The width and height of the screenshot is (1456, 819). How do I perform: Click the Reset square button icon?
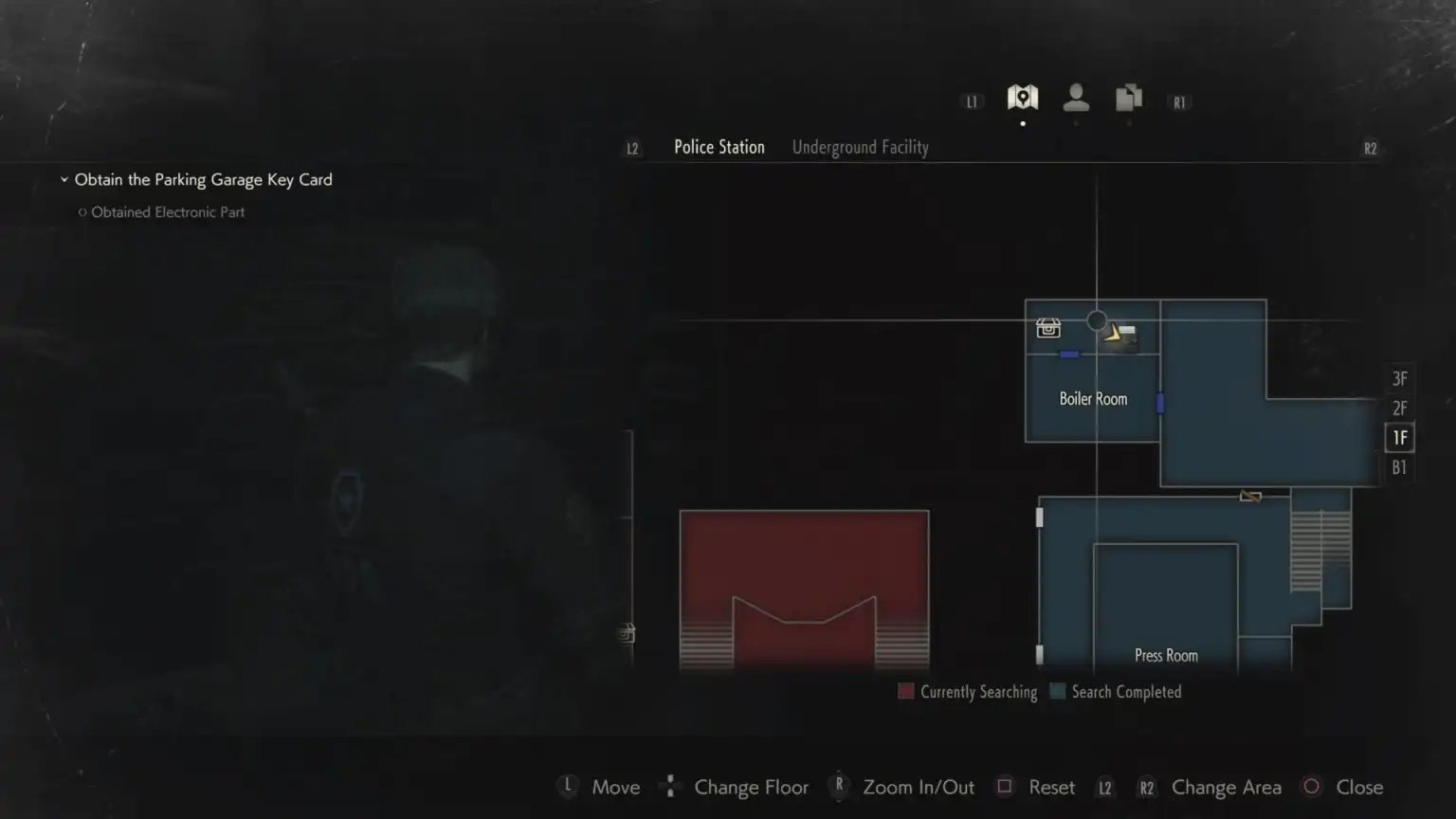1005,786
